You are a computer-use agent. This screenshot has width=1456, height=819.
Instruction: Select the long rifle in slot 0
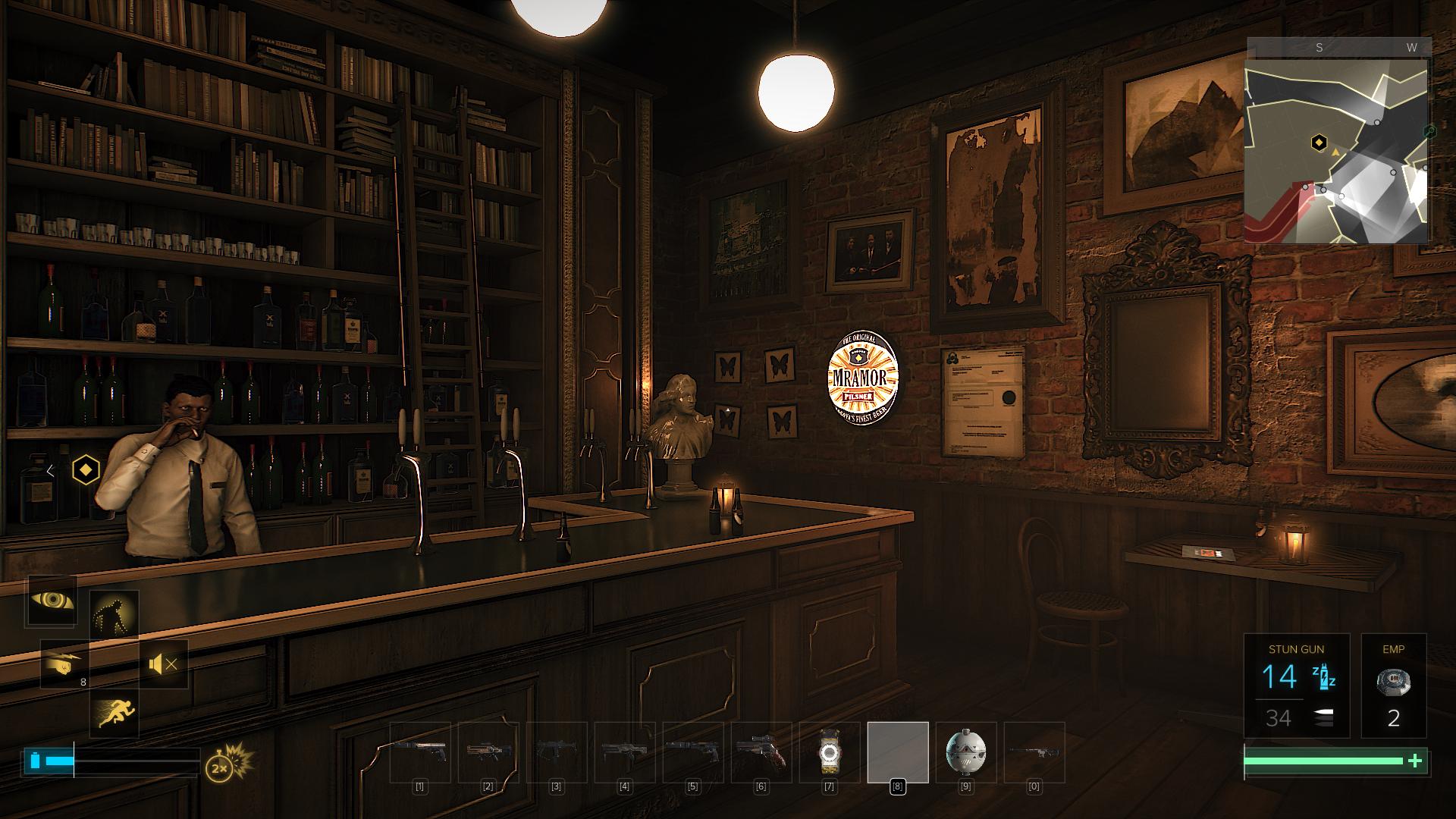pyautogui.click(x=1034, y=752)
